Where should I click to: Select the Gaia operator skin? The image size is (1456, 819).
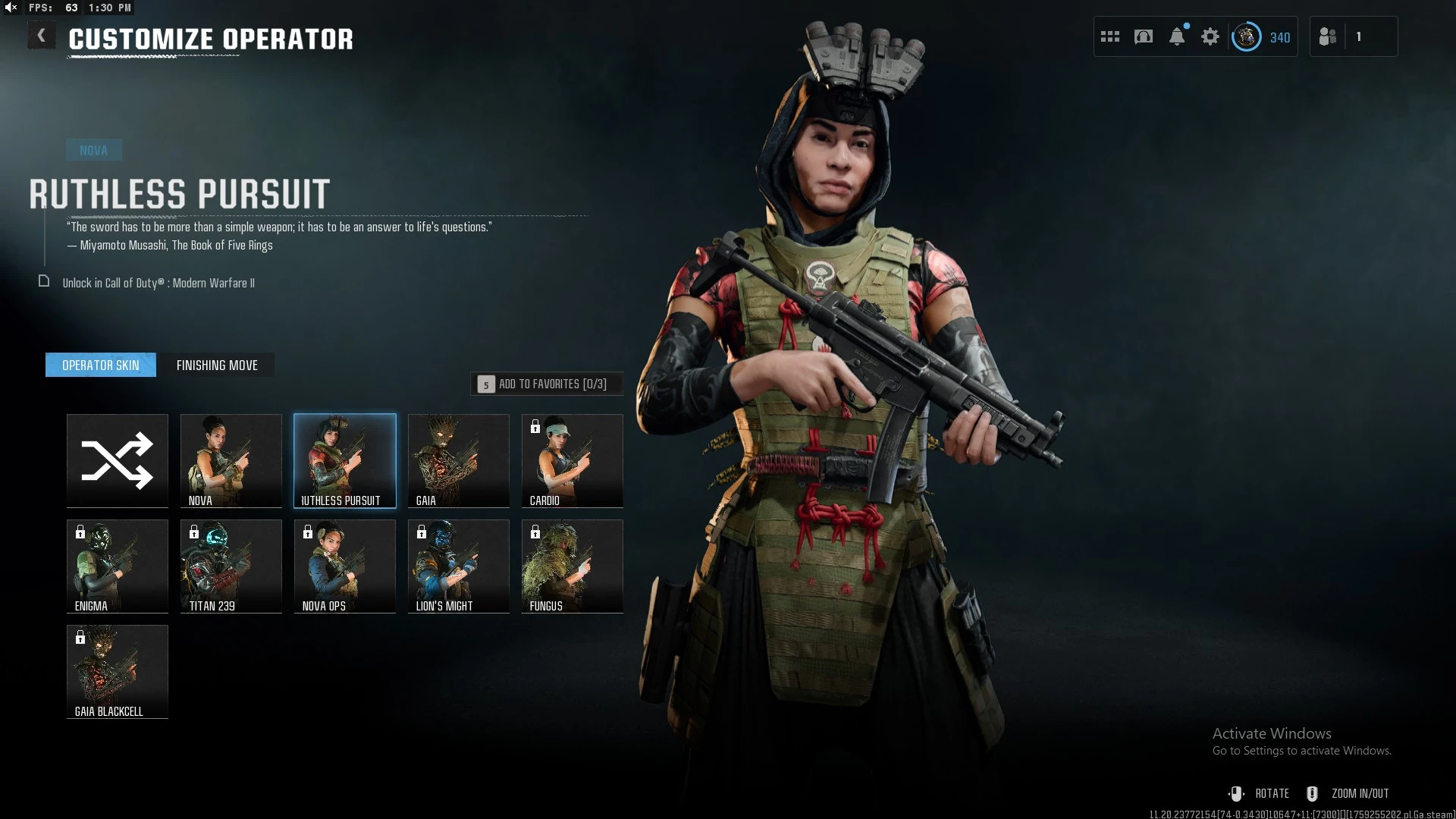459,460
